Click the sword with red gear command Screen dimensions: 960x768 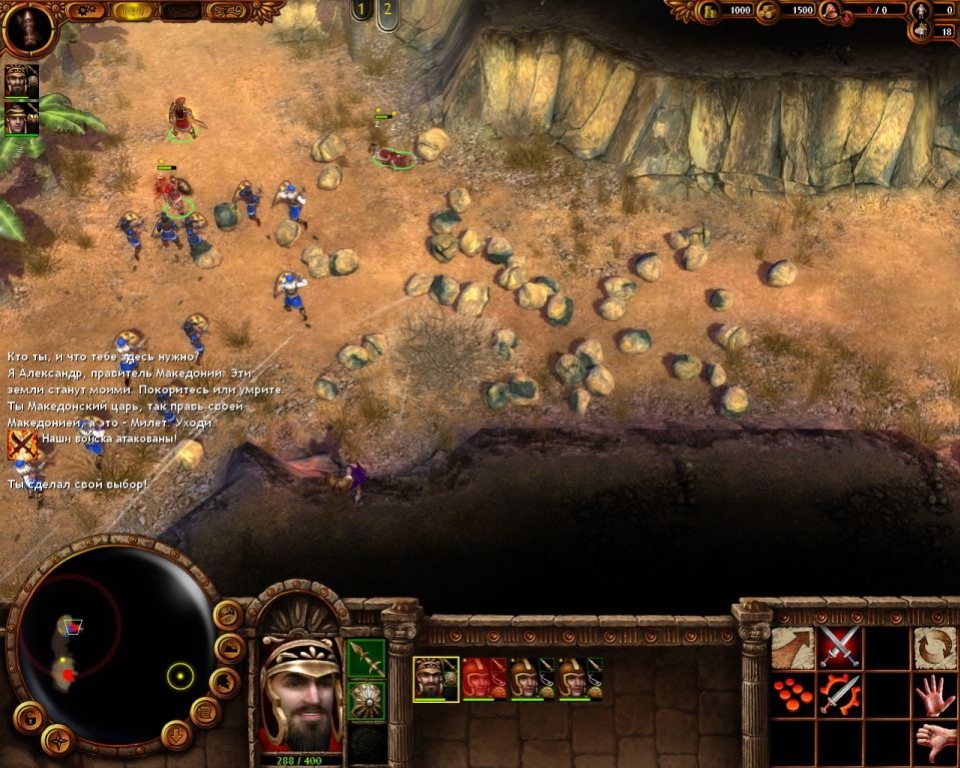pos(840,695)
